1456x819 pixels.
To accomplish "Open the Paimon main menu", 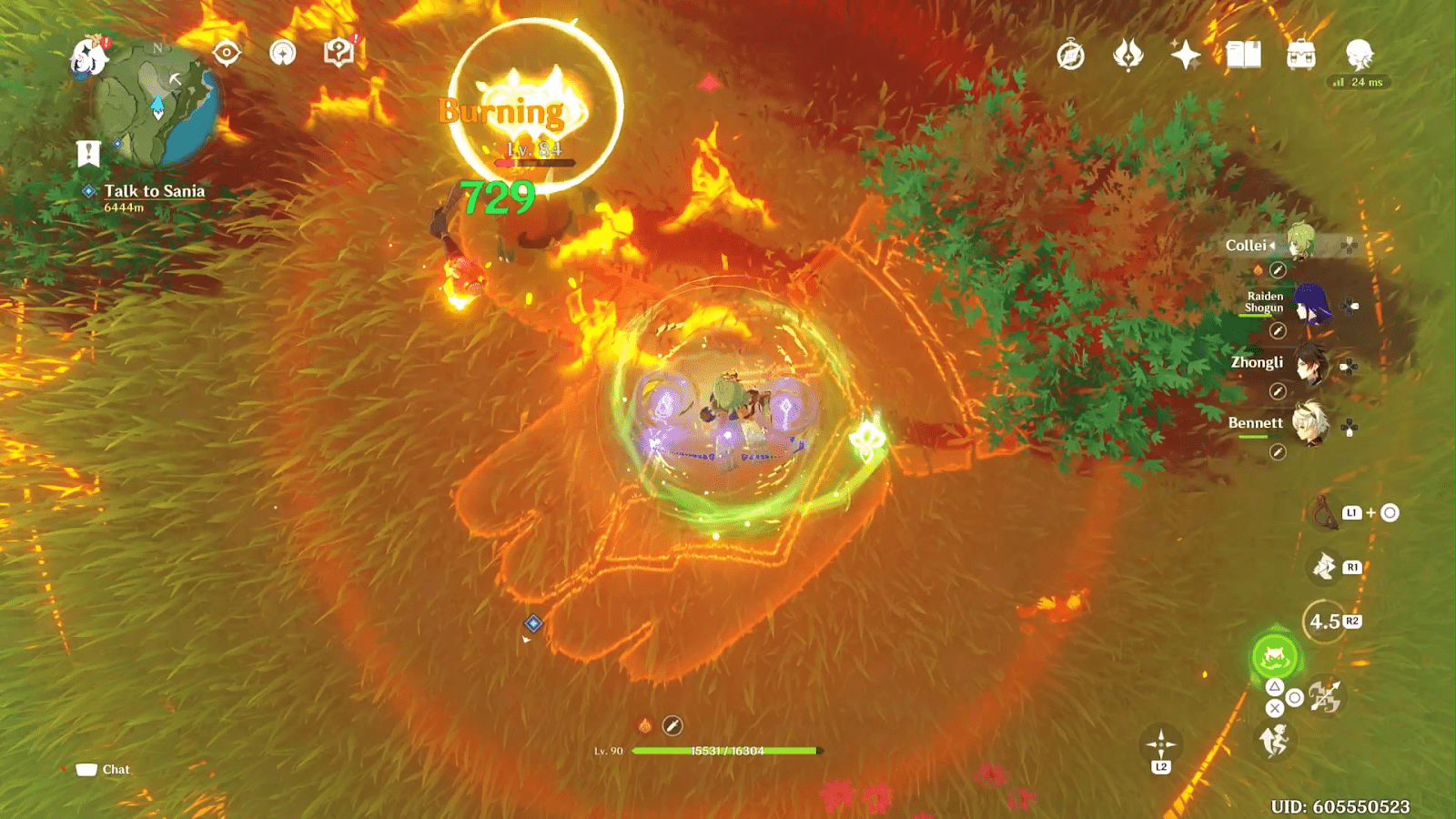I will (x=88, y=57).
